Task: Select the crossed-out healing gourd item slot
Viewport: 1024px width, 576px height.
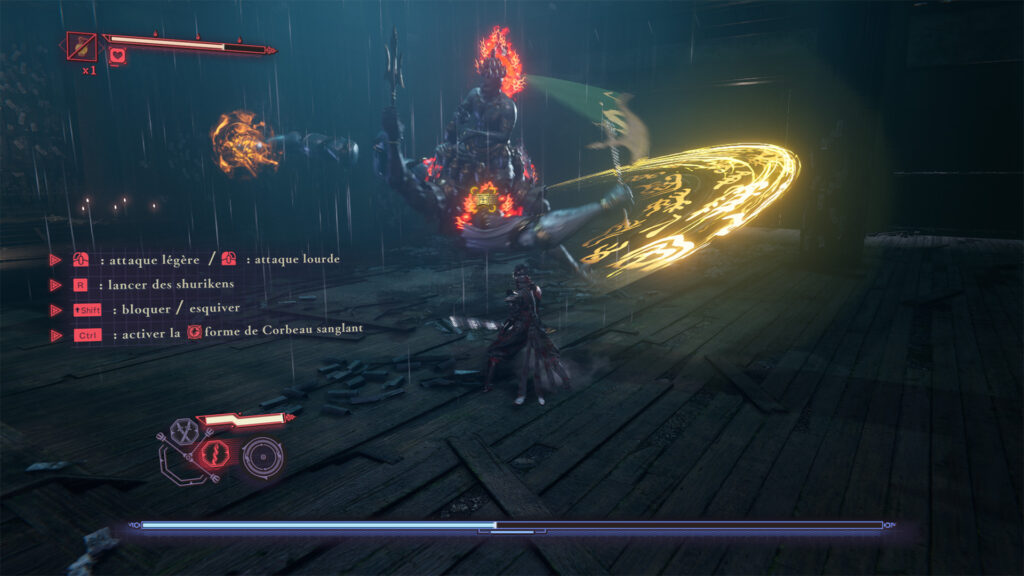Action: point(81,46)
